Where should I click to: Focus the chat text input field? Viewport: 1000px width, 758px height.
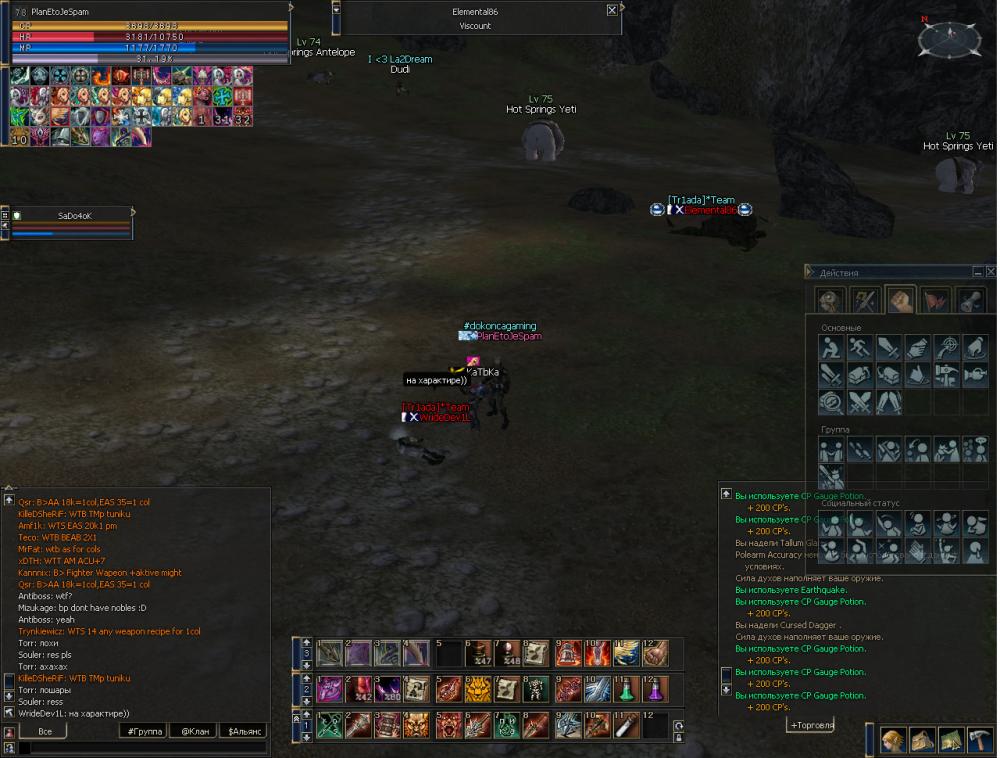(140, 747)
